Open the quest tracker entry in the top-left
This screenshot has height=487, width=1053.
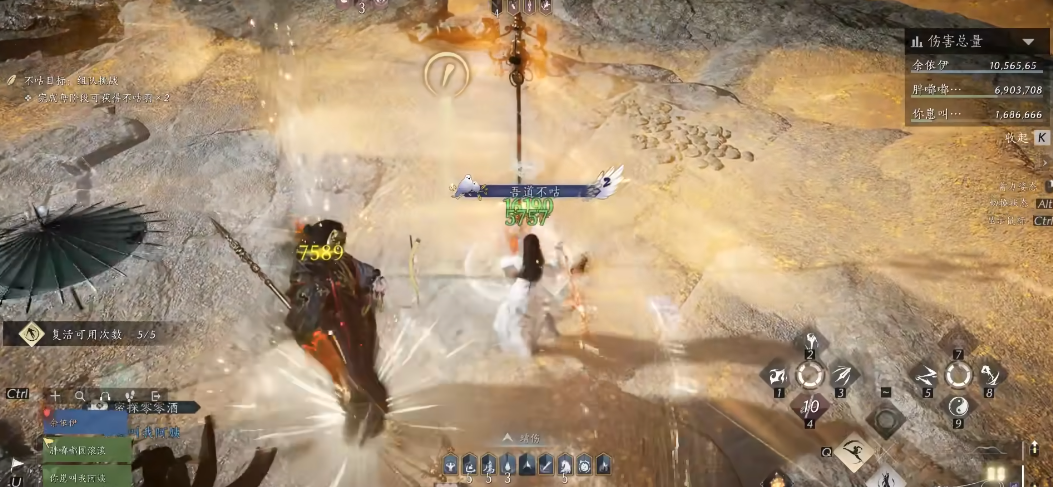(x=60, y=78)
